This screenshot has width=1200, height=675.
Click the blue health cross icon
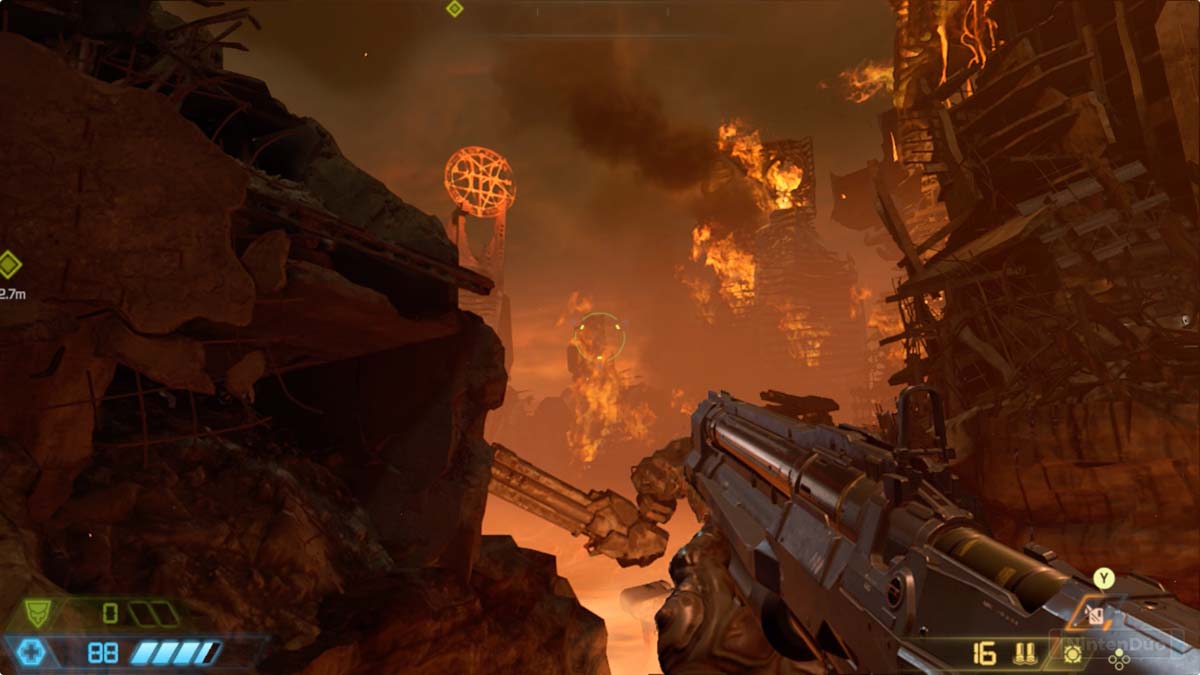tap(31, 653)
